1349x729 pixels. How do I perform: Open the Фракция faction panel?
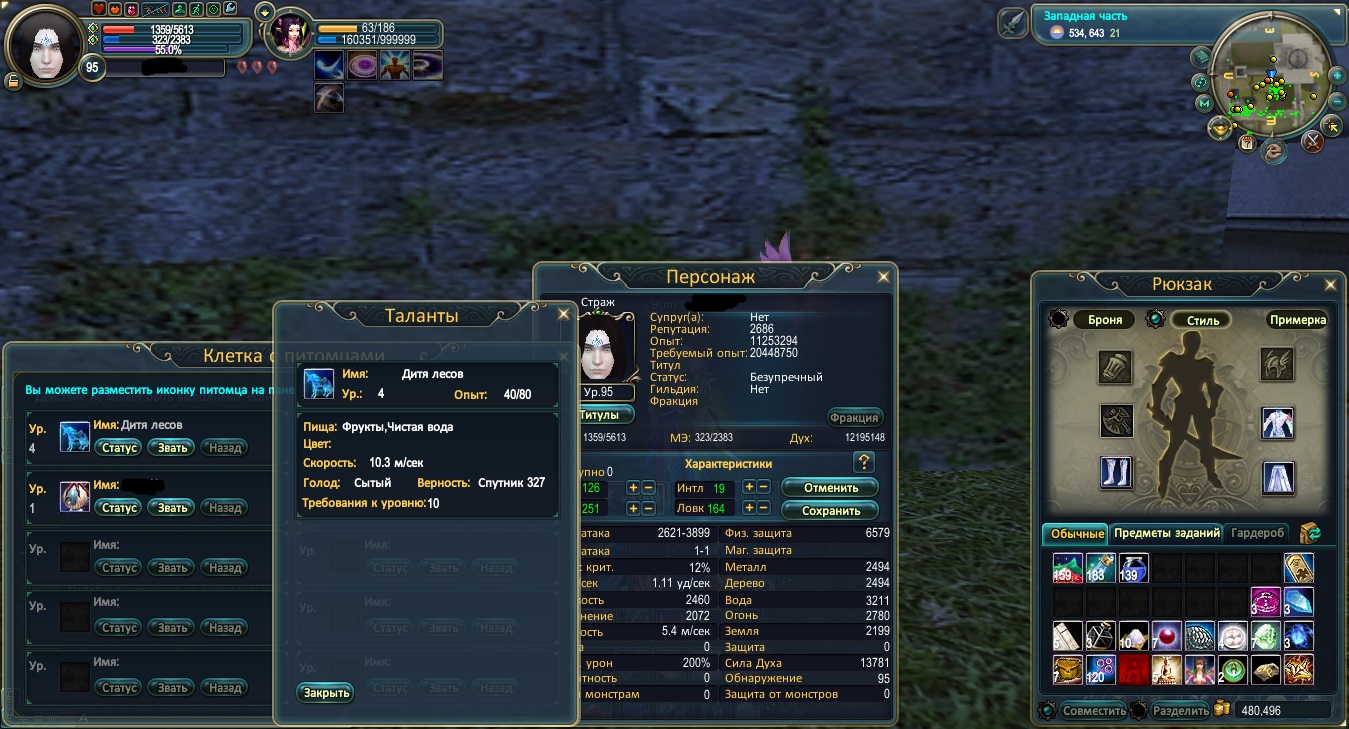point(855,417)
